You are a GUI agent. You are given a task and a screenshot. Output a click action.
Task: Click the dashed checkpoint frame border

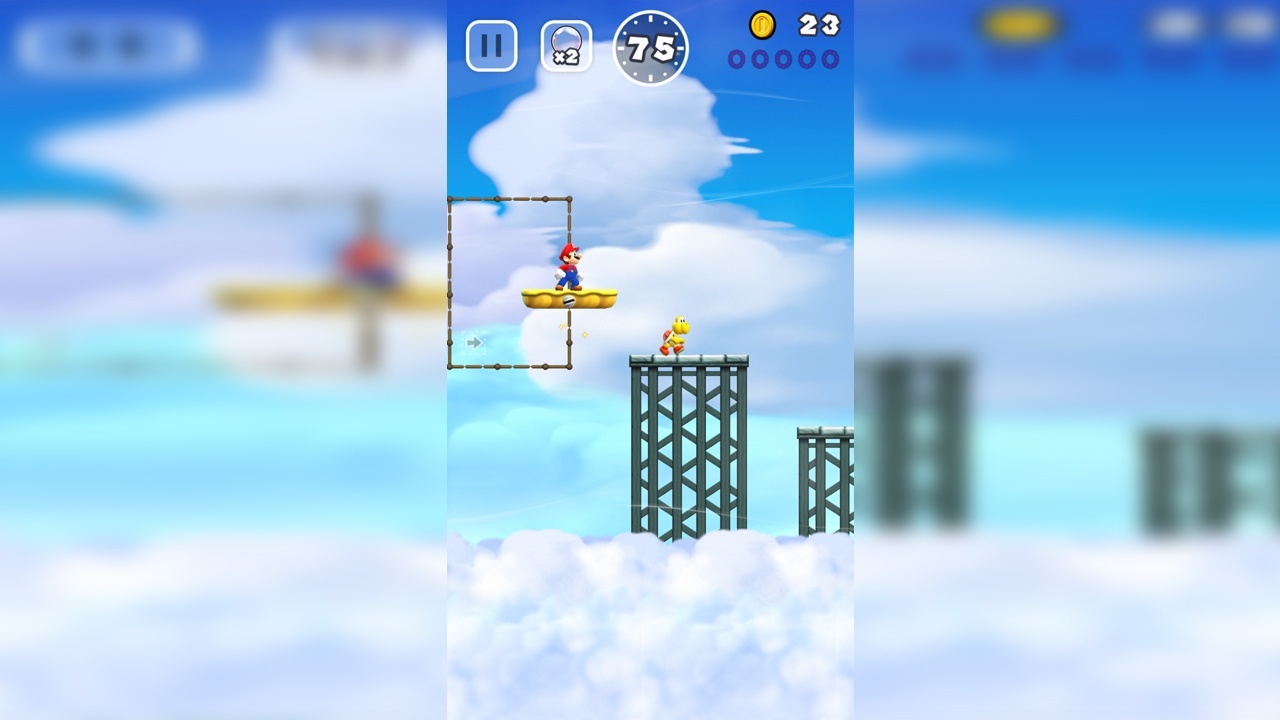[452, 280]
